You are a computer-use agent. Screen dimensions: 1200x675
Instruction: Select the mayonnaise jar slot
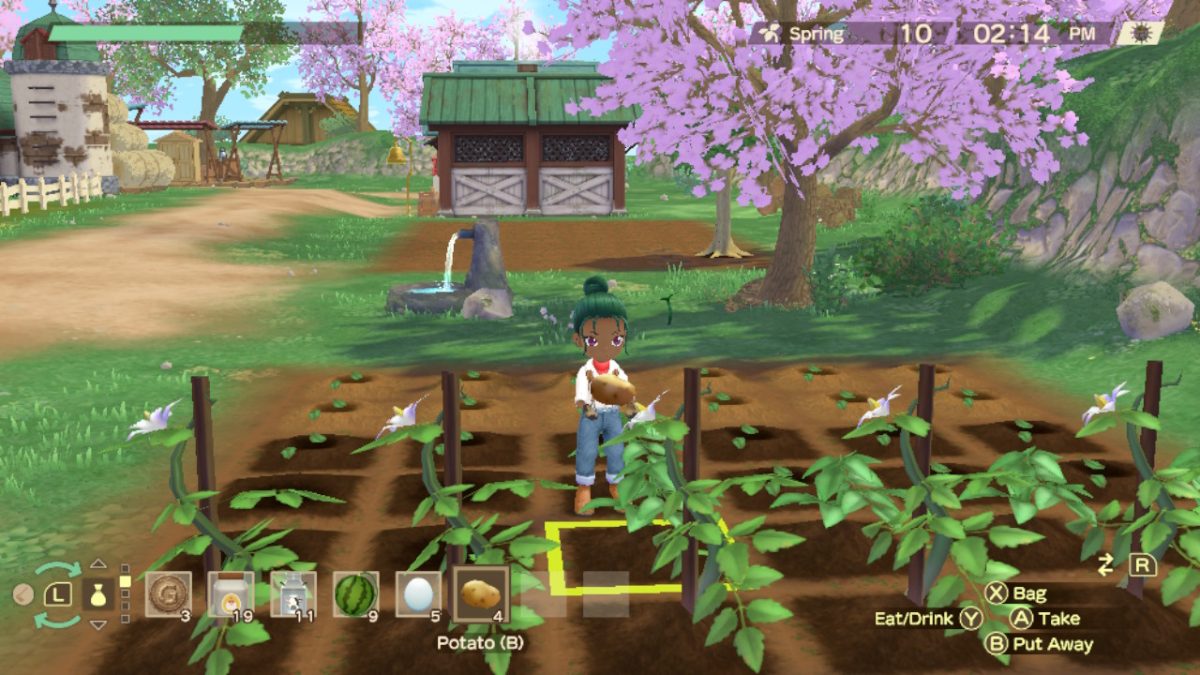[x=231, y=594]
